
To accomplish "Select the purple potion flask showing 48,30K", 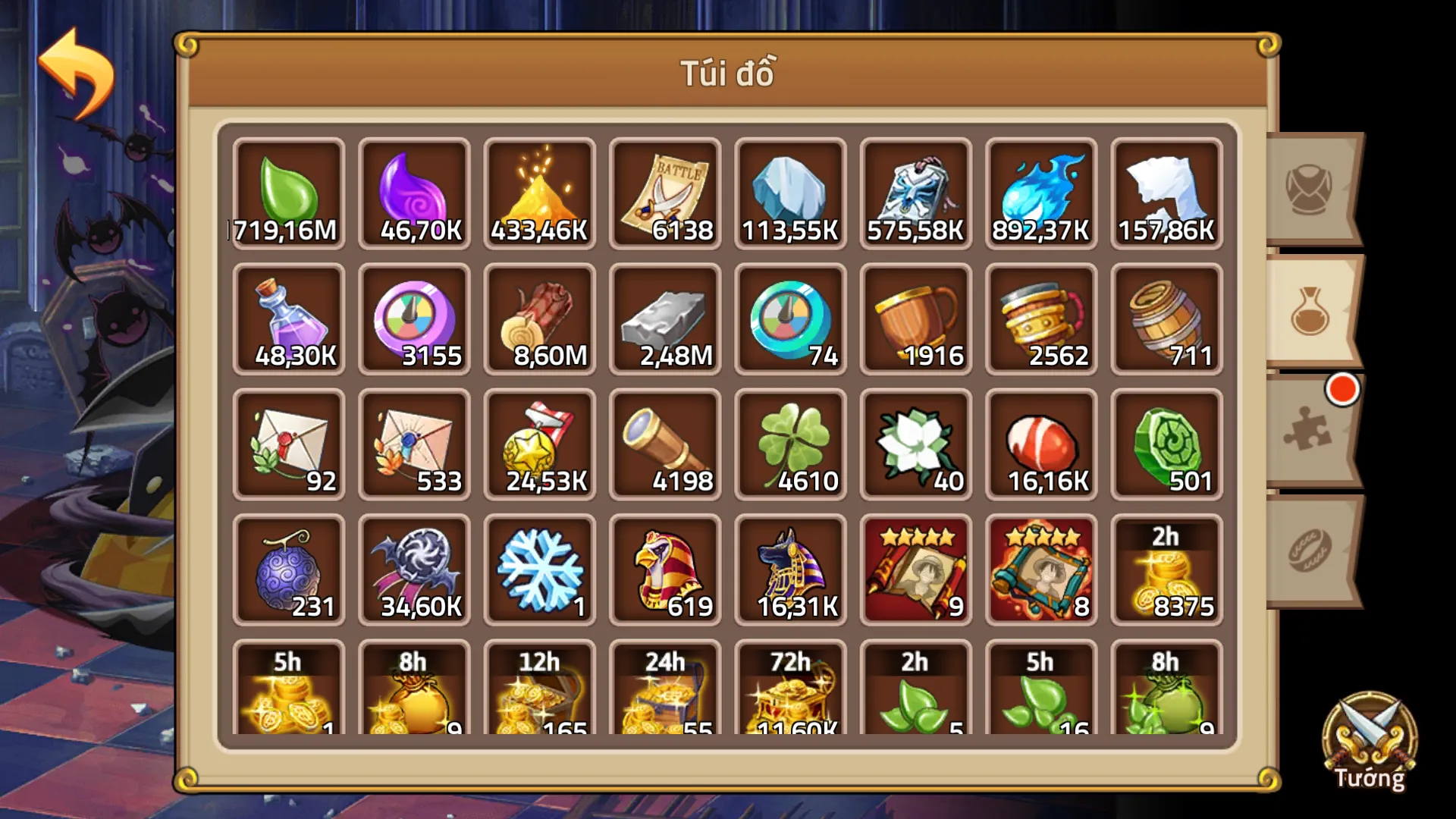I will point(289,318).
